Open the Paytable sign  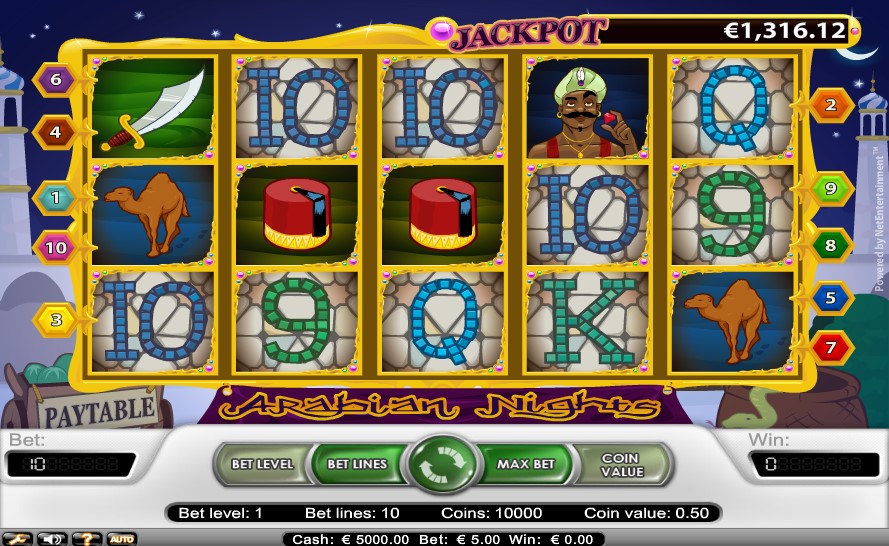[97, 409]
